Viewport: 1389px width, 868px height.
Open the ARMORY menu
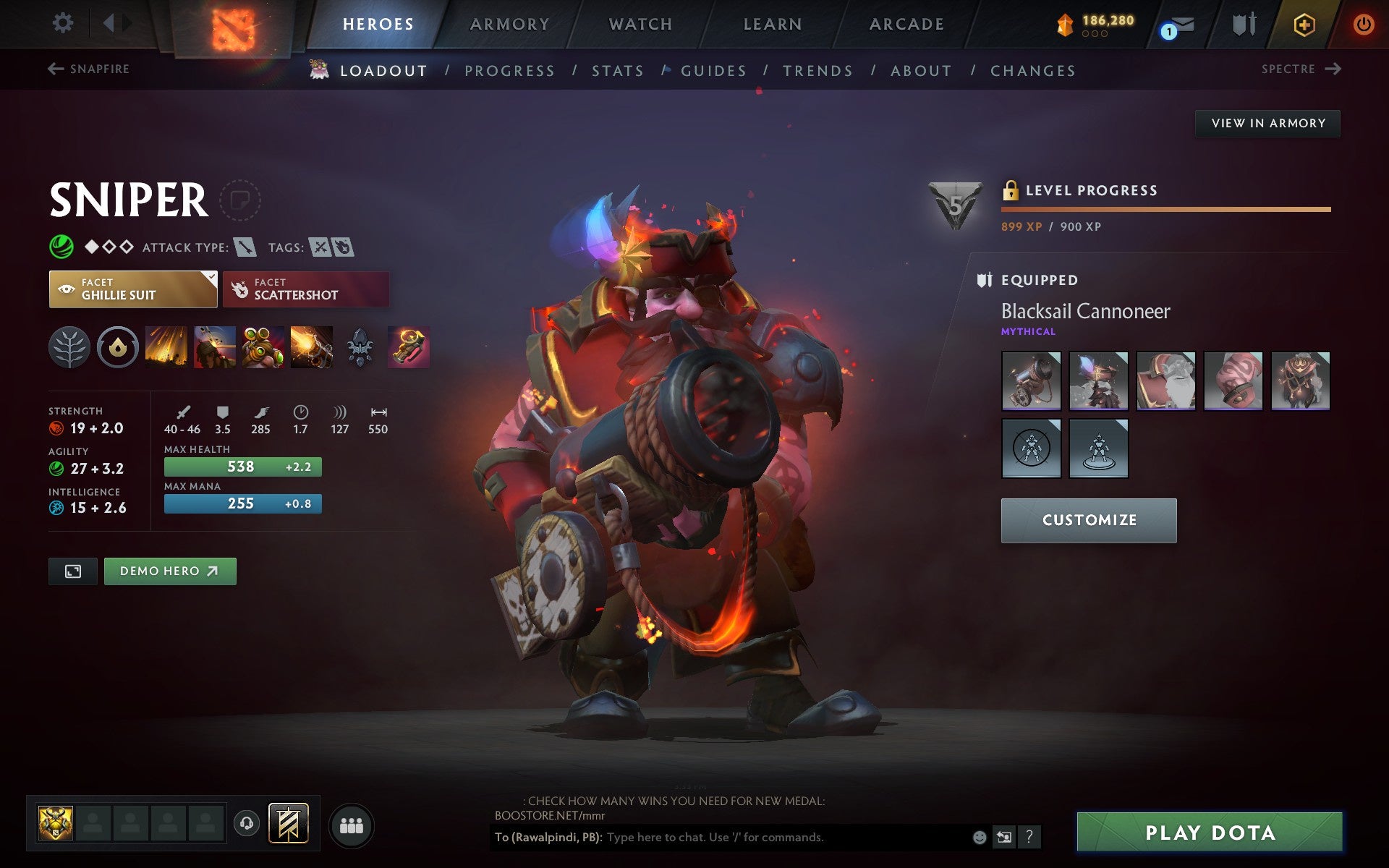click(x=509, y=23)
